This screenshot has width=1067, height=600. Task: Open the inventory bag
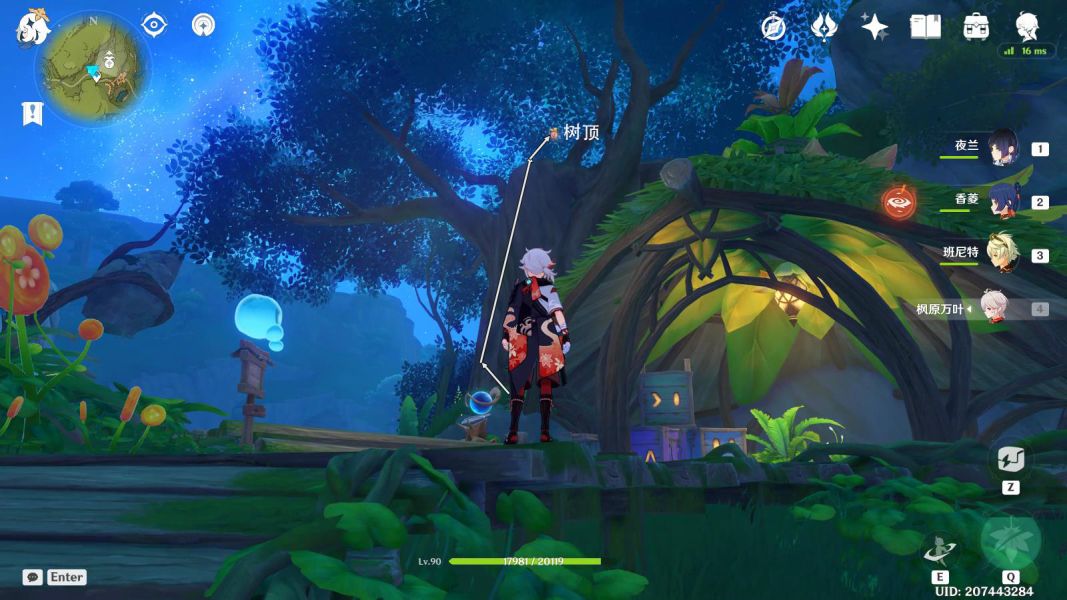click(976, 27)
